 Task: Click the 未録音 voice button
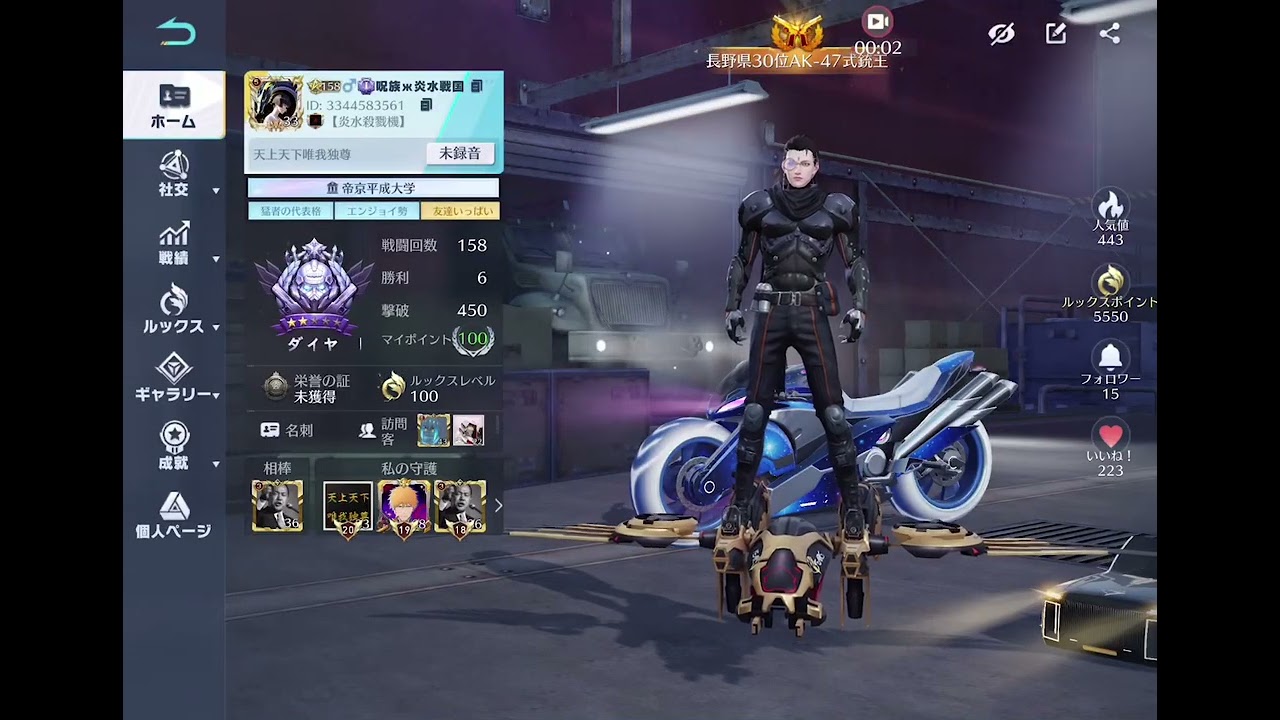(460, 153)
